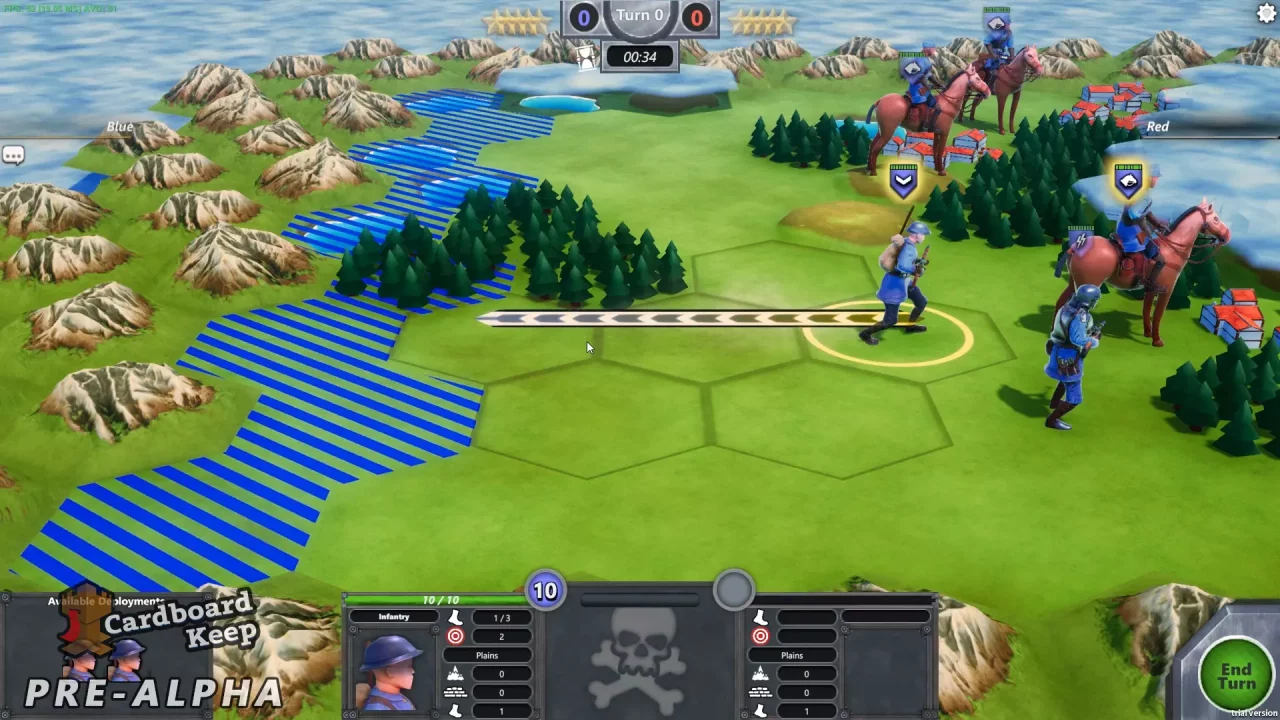Screen dimensions: 1280x720
Task: Select the chevron rank badge above the infantryman
Action: point(903,180)
